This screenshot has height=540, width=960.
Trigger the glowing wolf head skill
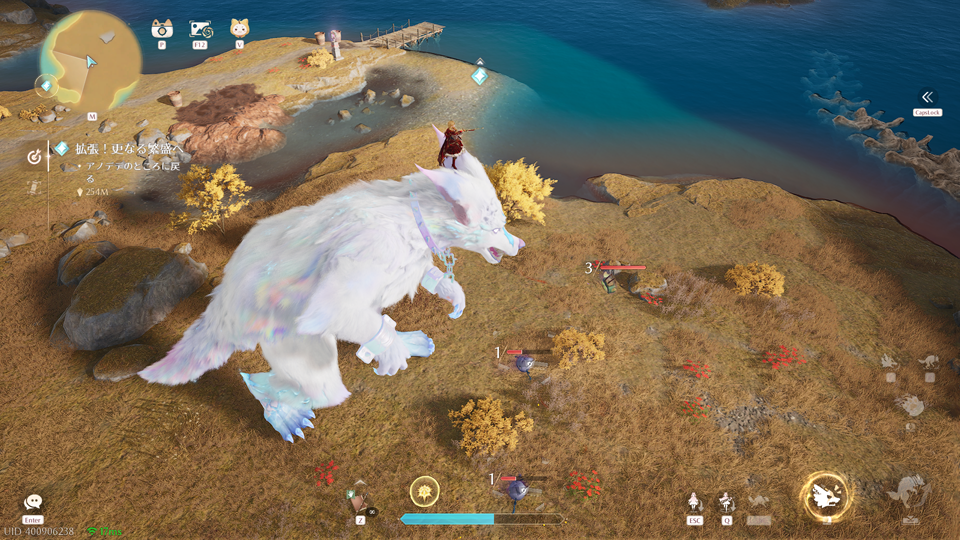(x=826, y=494)
